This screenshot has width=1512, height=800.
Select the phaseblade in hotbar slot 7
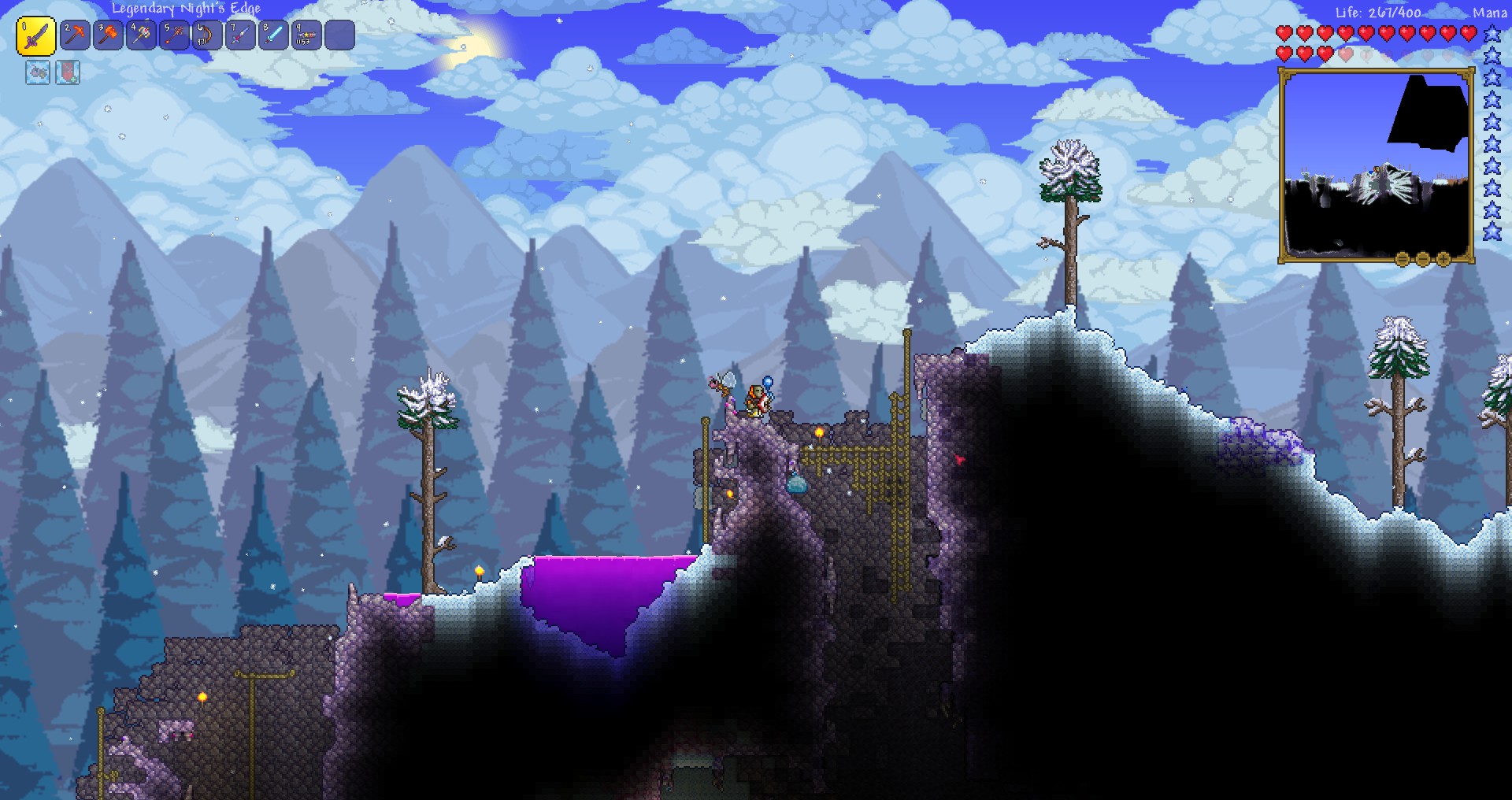pyautogui.click(x=240, y=35)
